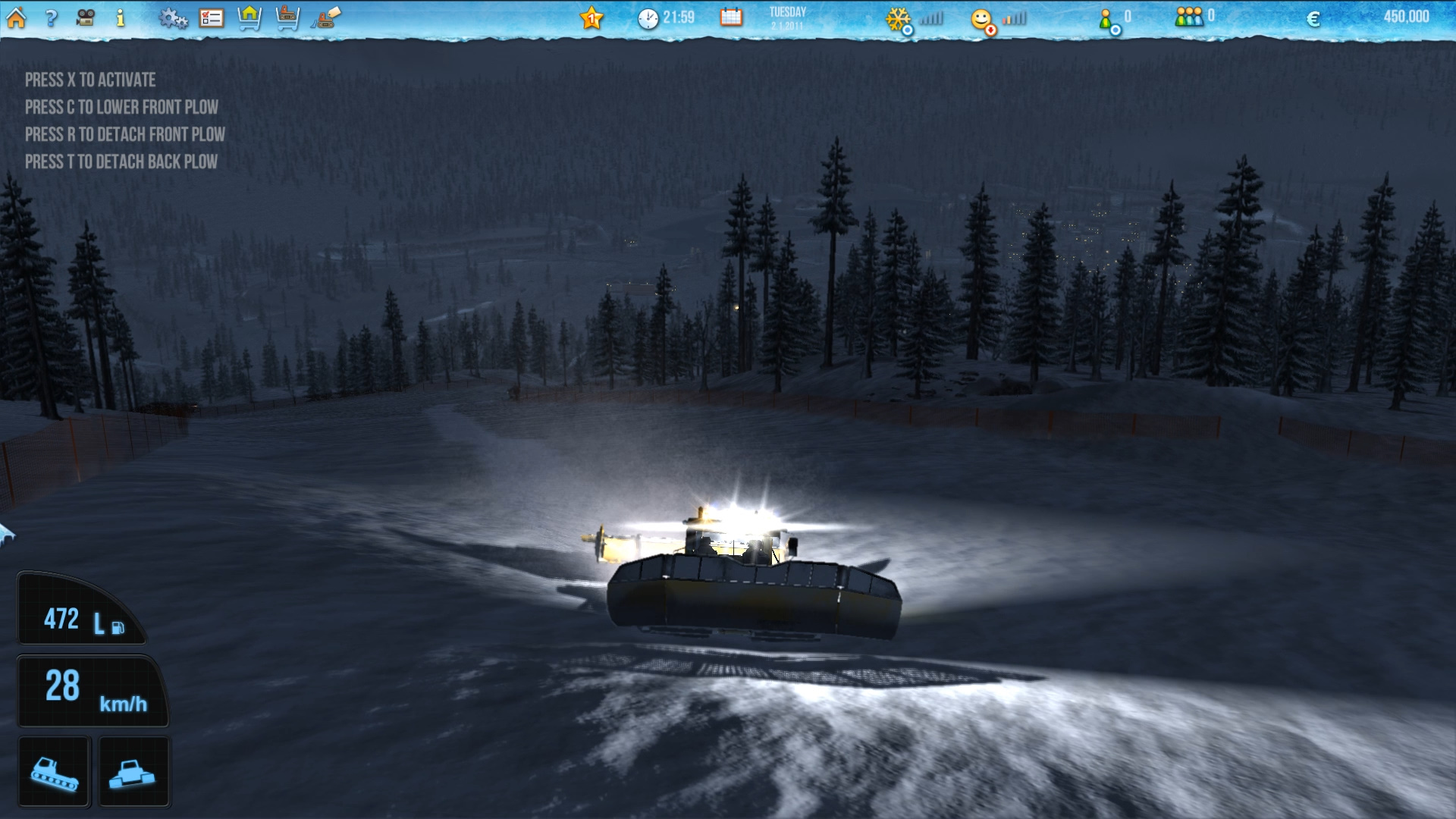1456x819 pixels.
Task: Open the mission checklist icon
Action: [x=212, y=16]
